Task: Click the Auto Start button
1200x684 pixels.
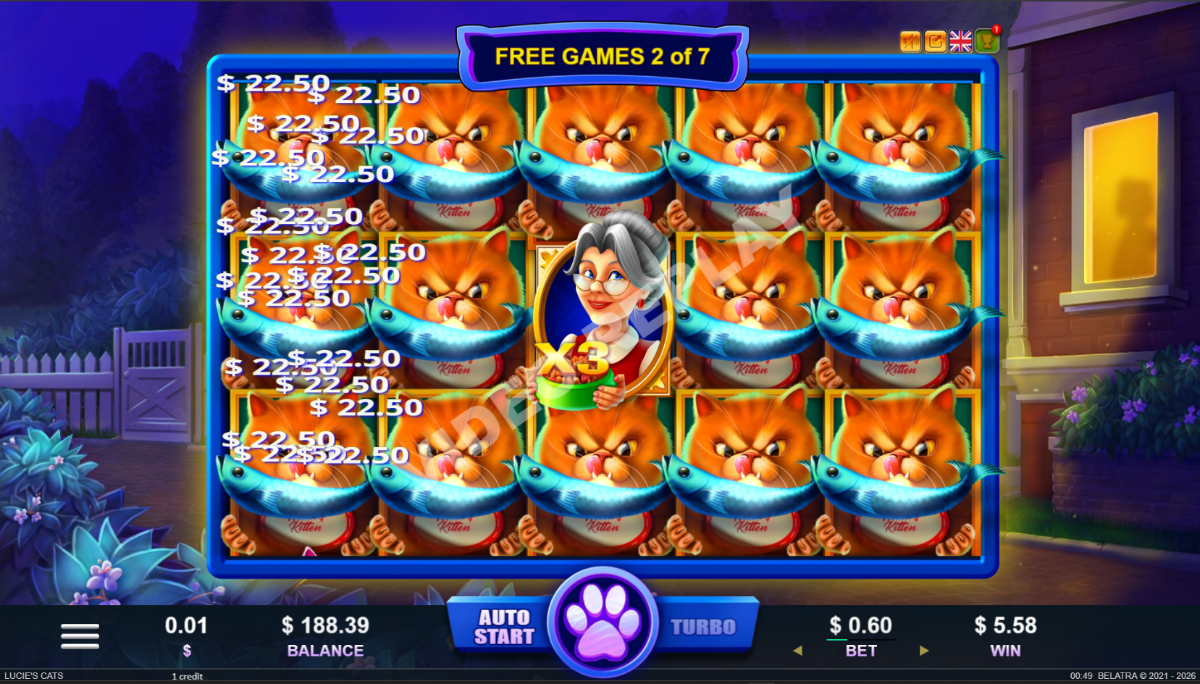Action: click(x=504, y=627)
